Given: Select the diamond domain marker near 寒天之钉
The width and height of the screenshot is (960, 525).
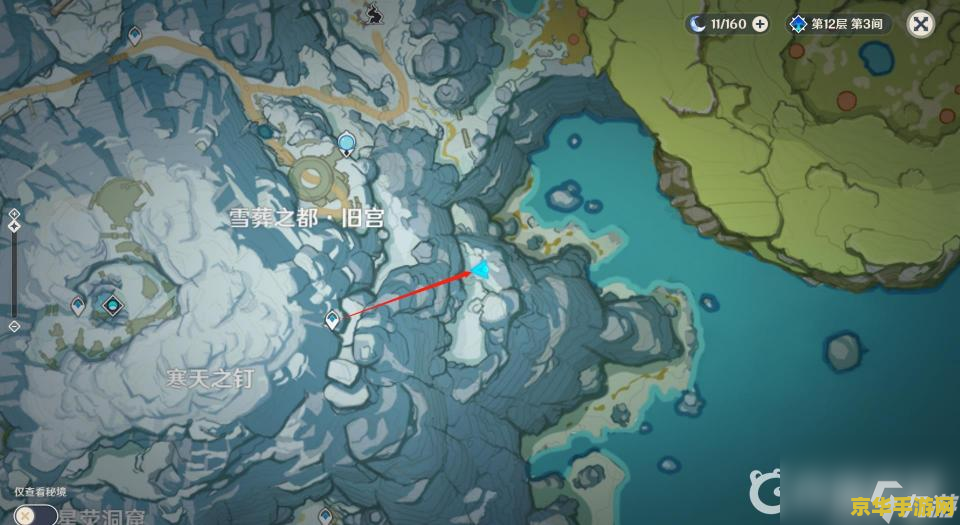Looking at the screenshot, I should 113,305.
